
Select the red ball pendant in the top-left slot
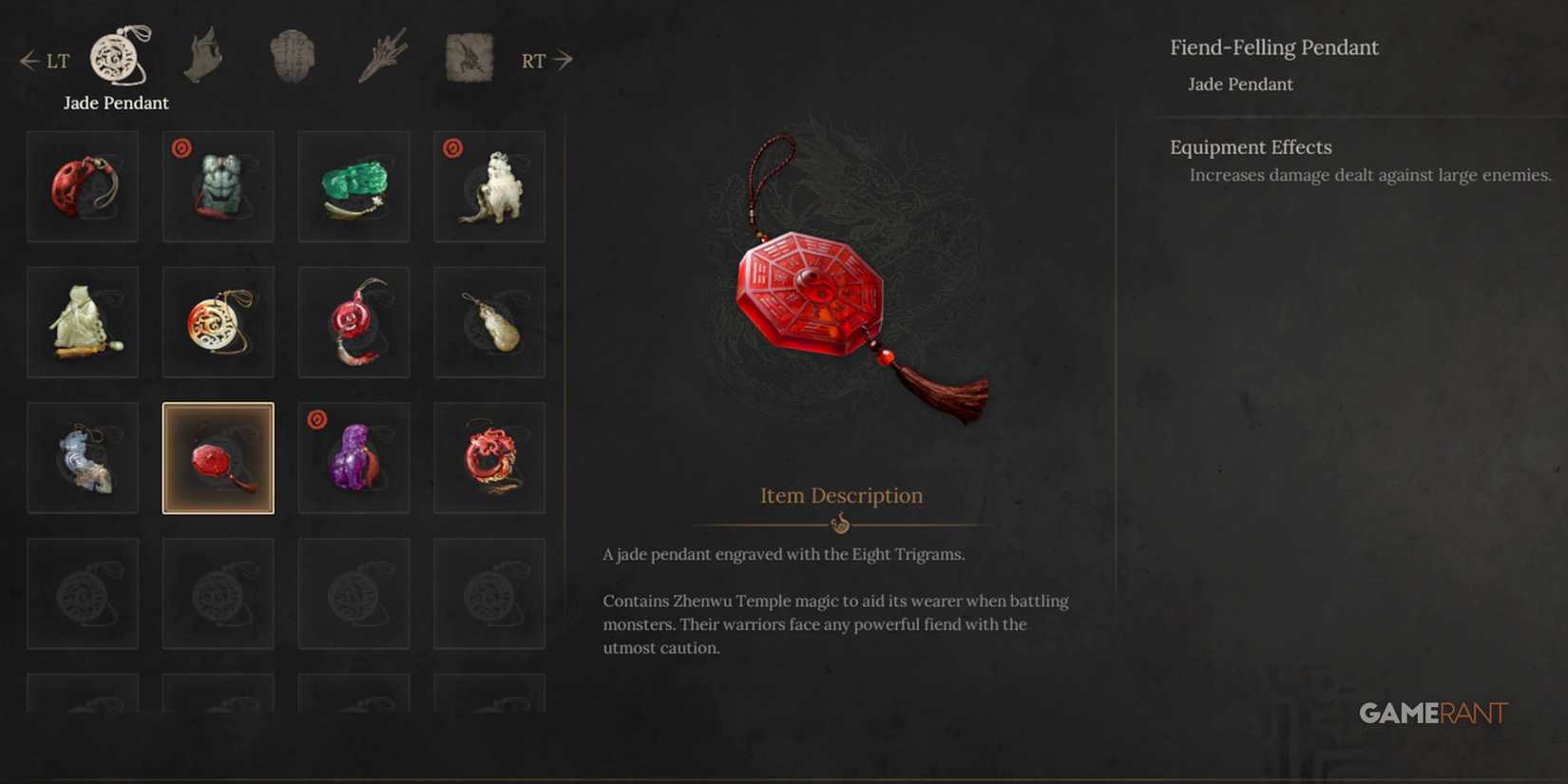[83, 185]
